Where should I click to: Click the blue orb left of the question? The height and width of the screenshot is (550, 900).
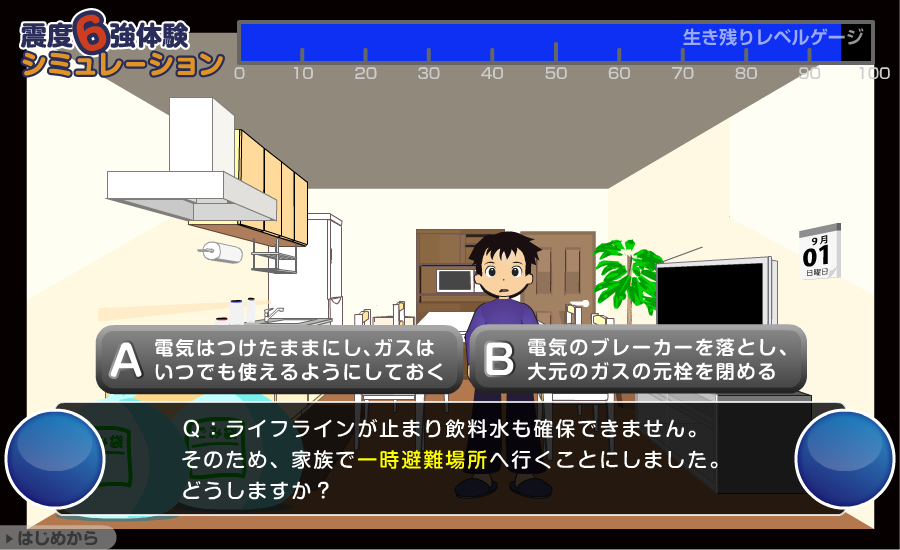(x=55, y=458)
